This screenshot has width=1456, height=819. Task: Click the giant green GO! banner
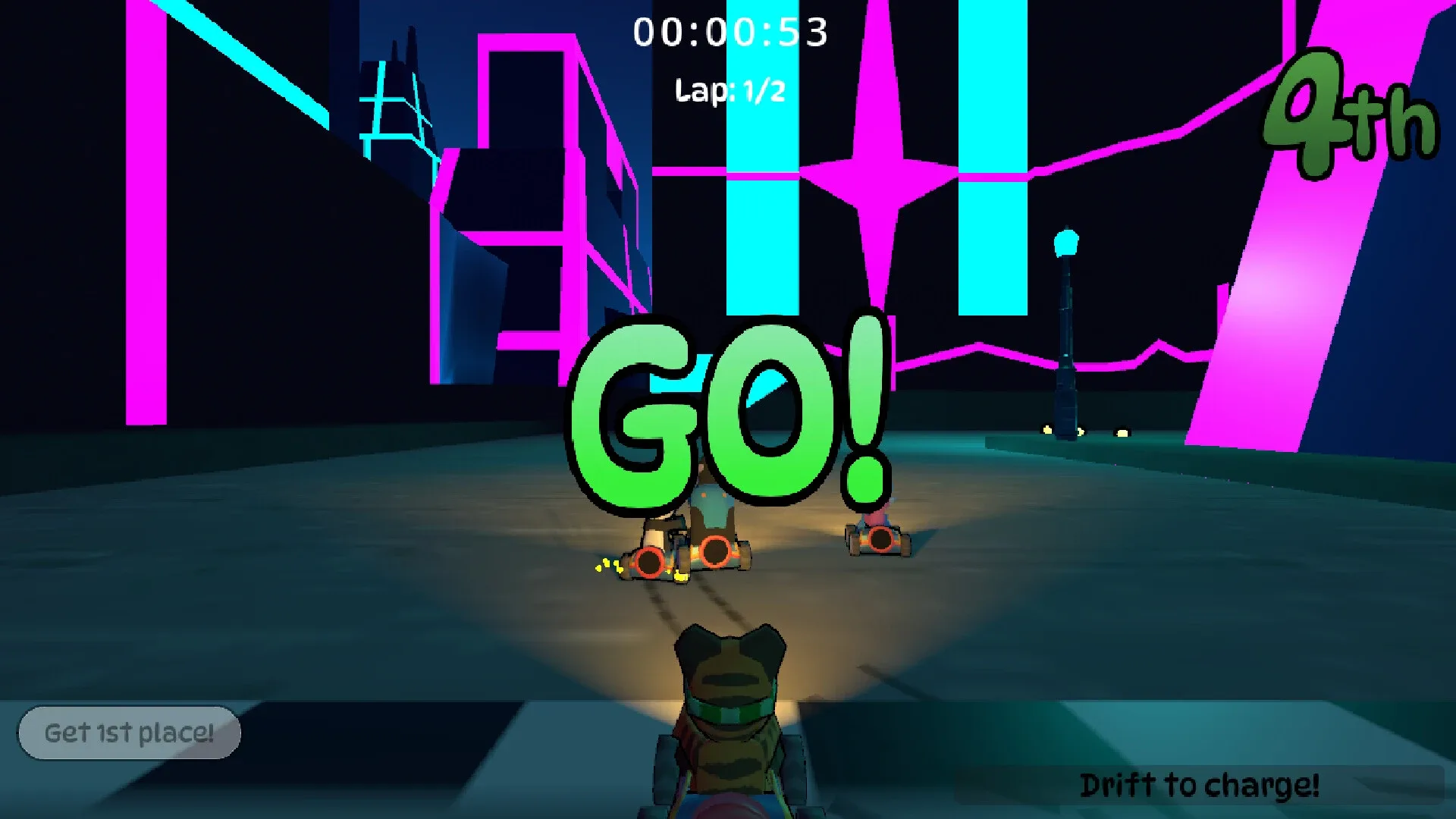(728, 413)
